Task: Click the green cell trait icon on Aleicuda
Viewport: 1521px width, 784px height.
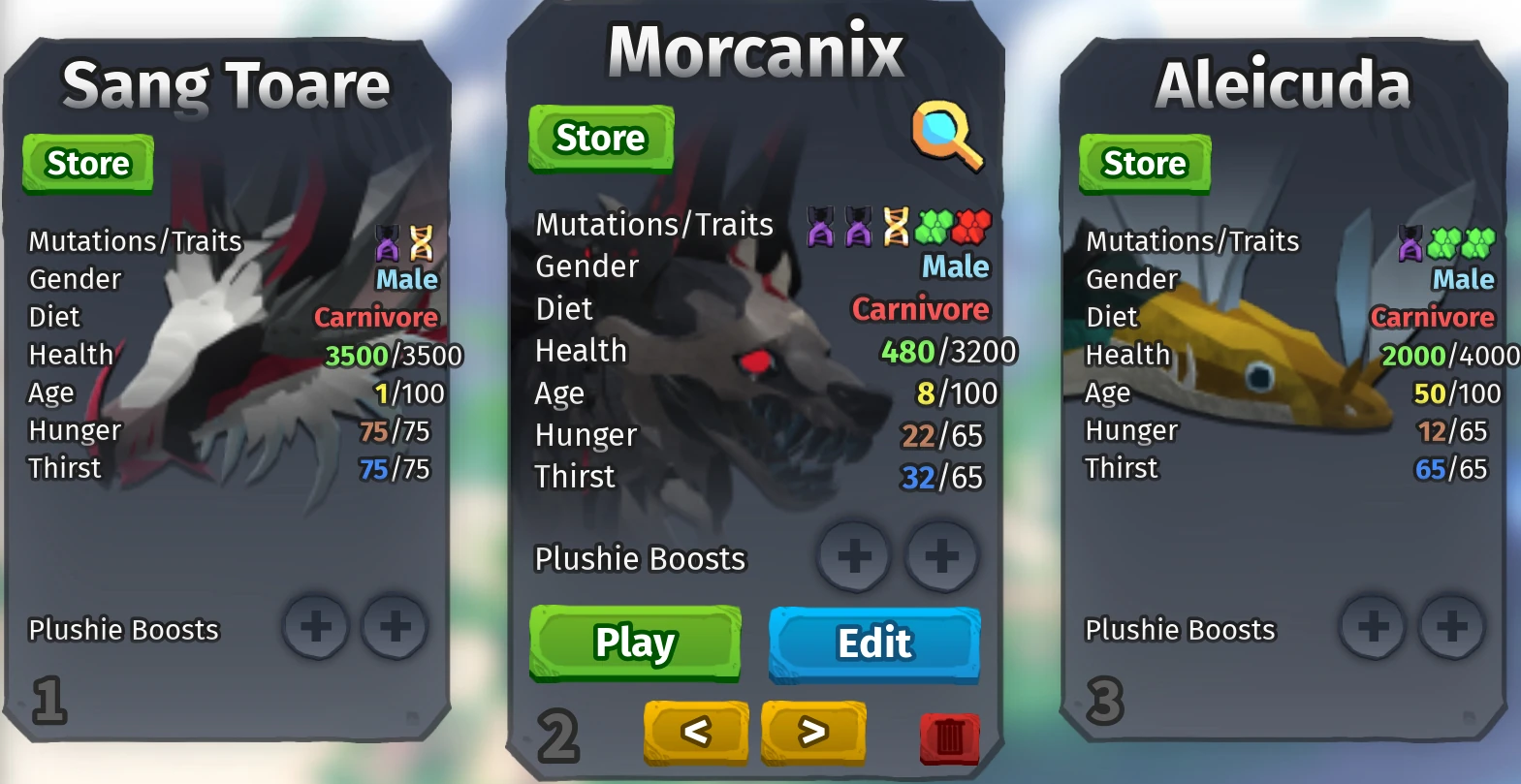Action: [1444, 242]
